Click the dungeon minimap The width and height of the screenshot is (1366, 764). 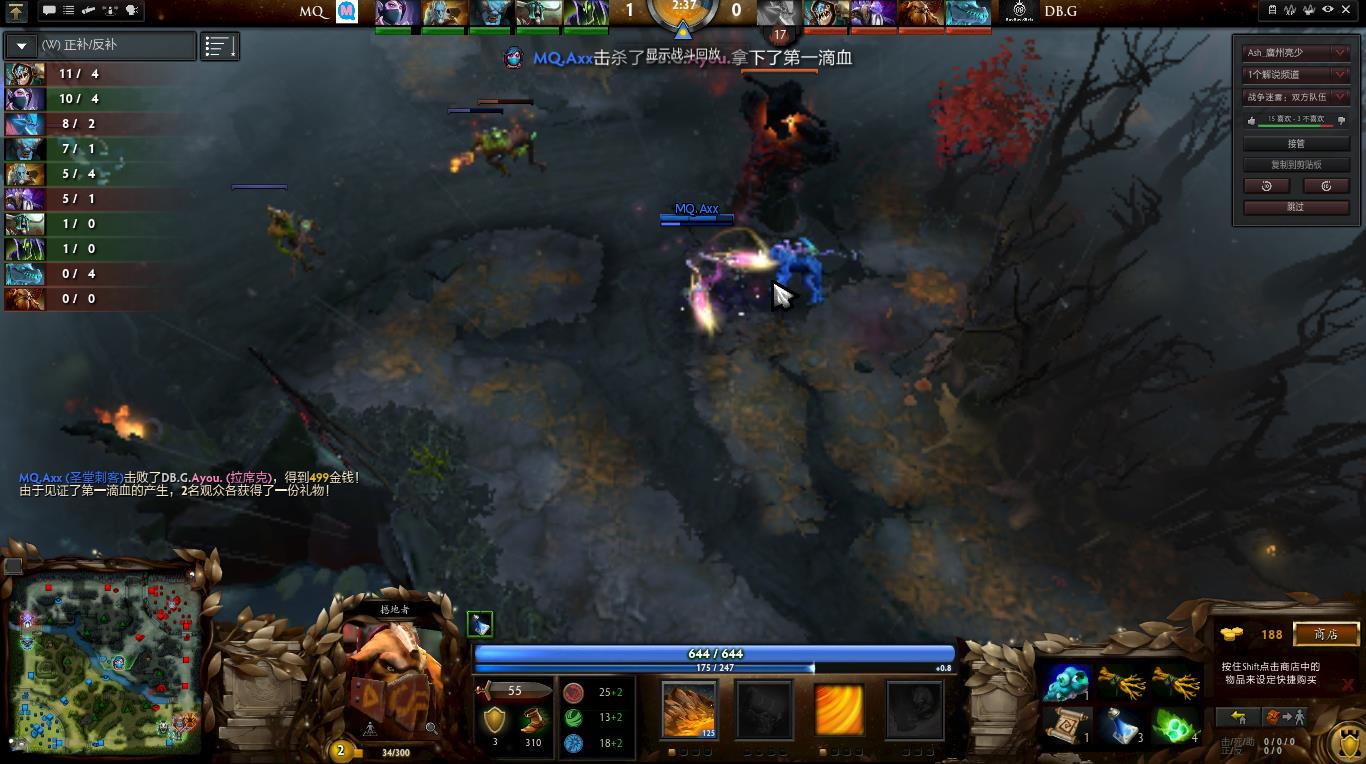[108, 660]
